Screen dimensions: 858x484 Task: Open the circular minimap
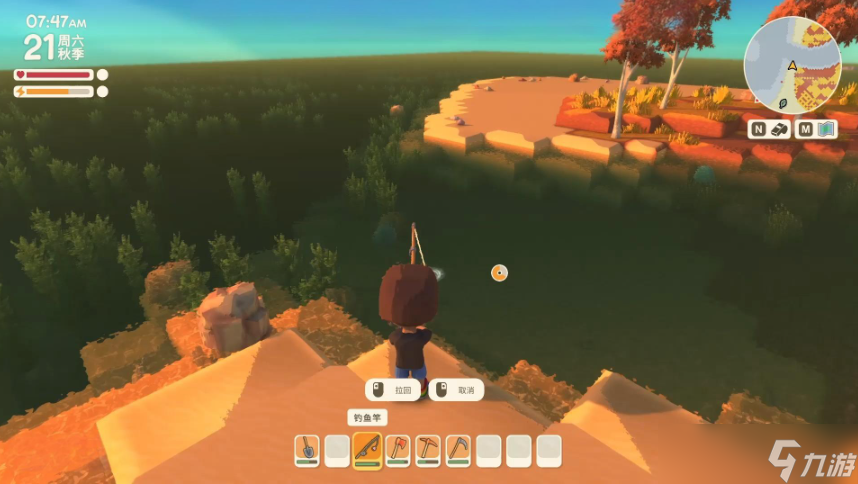pos(791,65)
